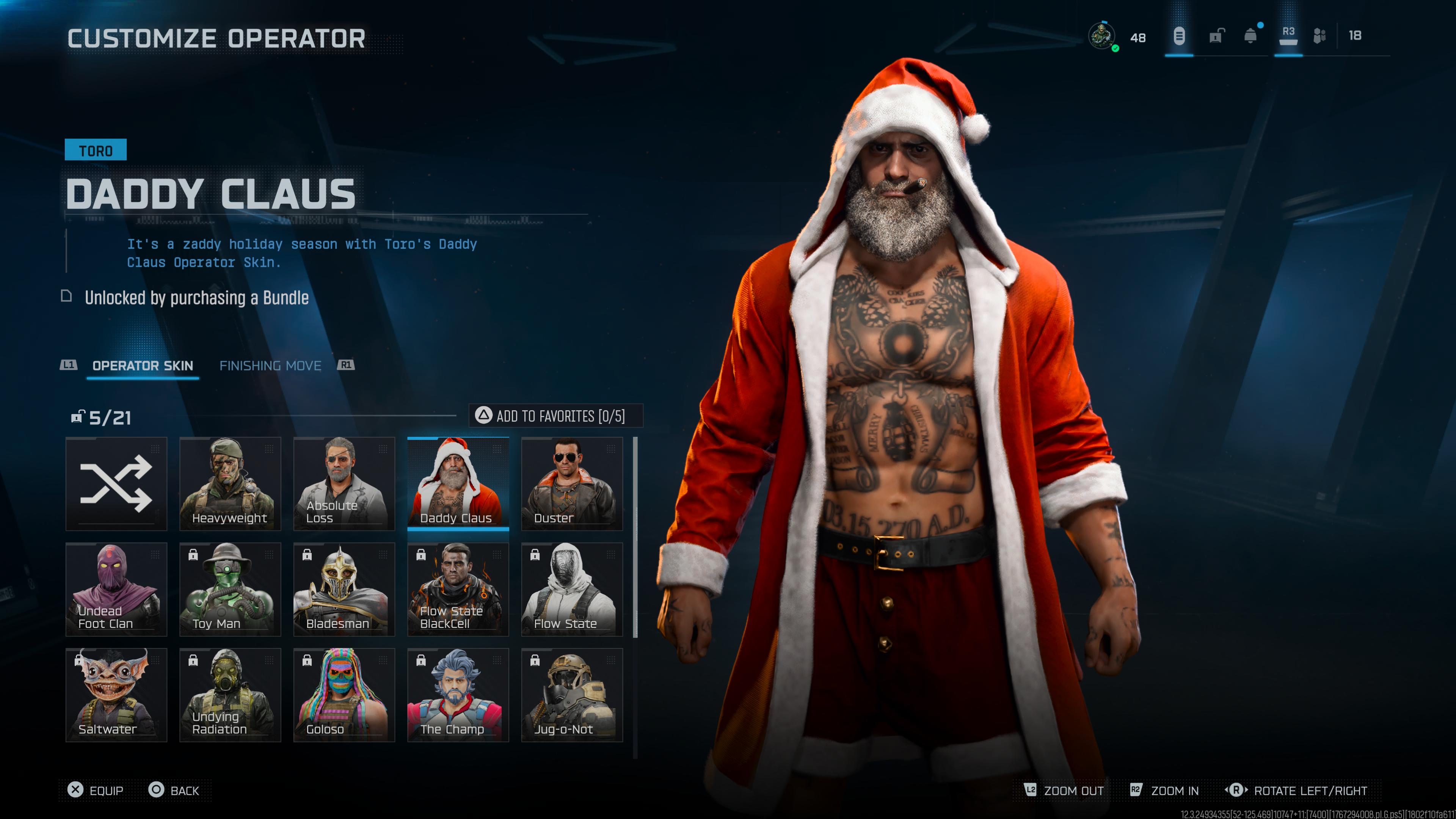The image size is (1456, 819).
Task: Select the Operator Skin tab
Action: click(x=143, y=366)
